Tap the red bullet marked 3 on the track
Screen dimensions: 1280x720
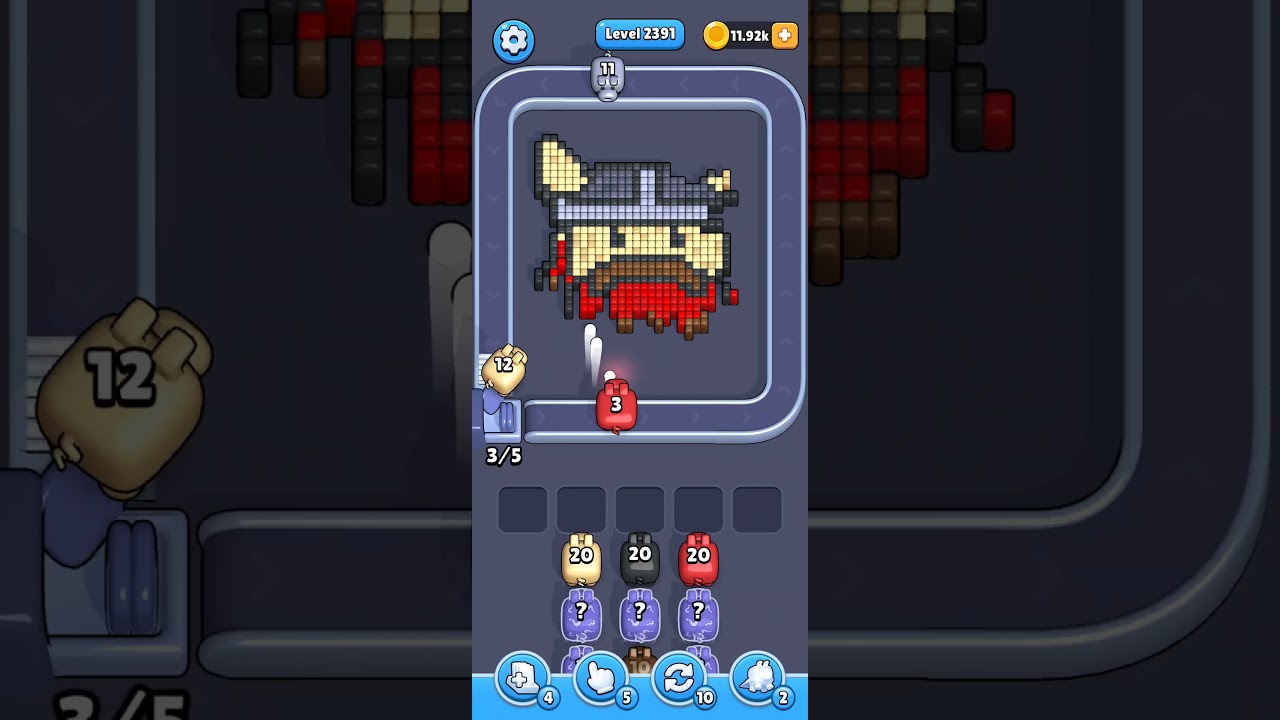click(x=615, y=405)
